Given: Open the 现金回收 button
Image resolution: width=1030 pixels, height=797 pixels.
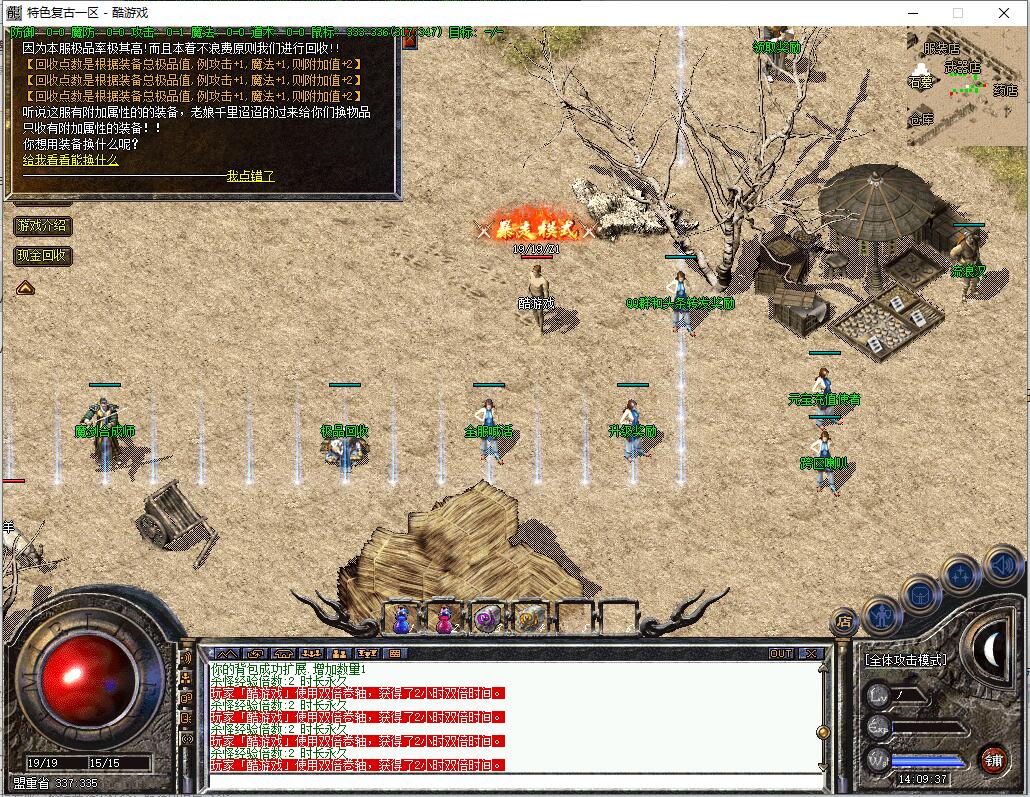Looking at the screenshot, I should tap(42, 256).
